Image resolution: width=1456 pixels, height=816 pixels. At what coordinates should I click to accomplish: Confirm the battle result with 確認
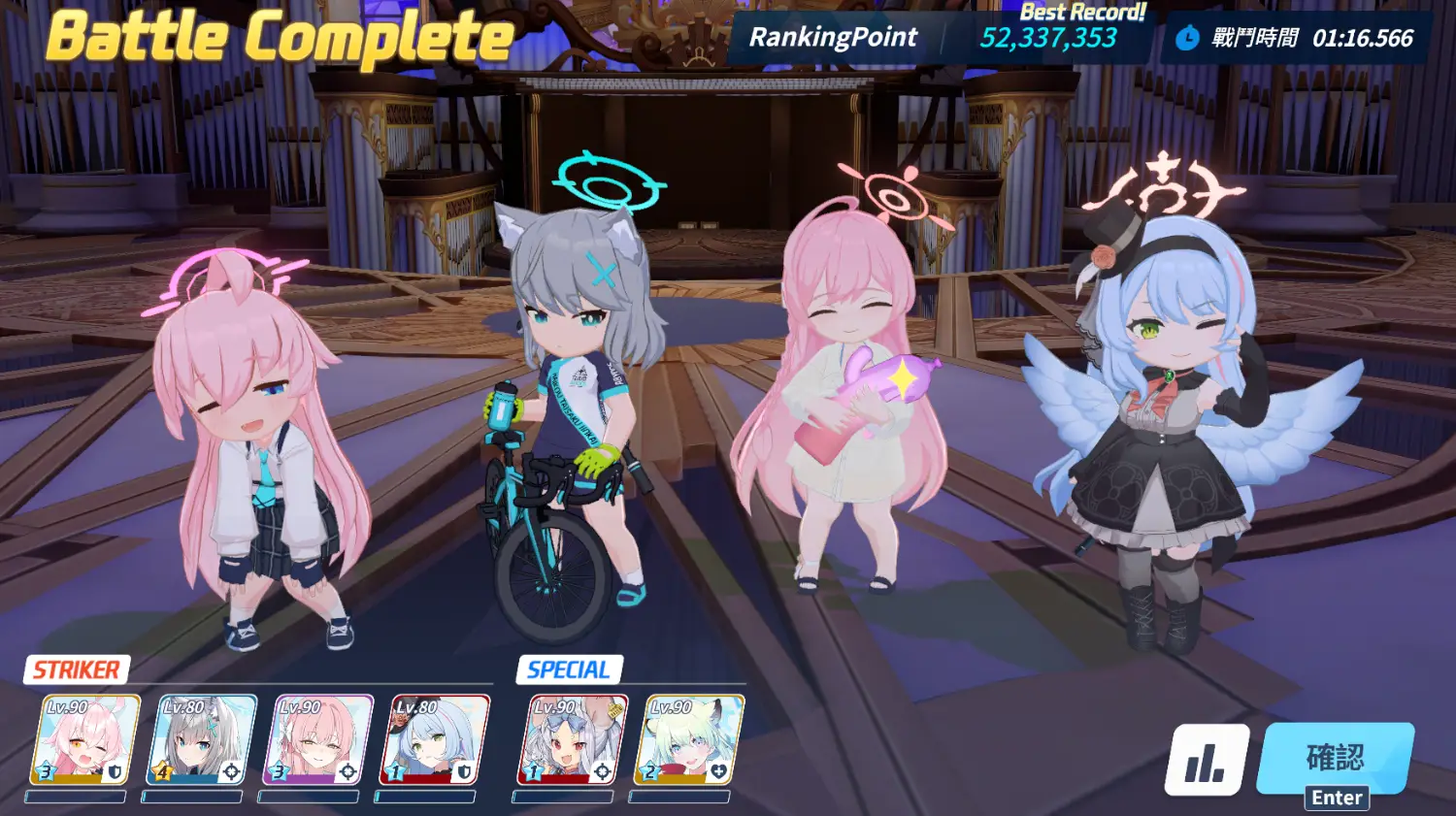pos(1335,758)
